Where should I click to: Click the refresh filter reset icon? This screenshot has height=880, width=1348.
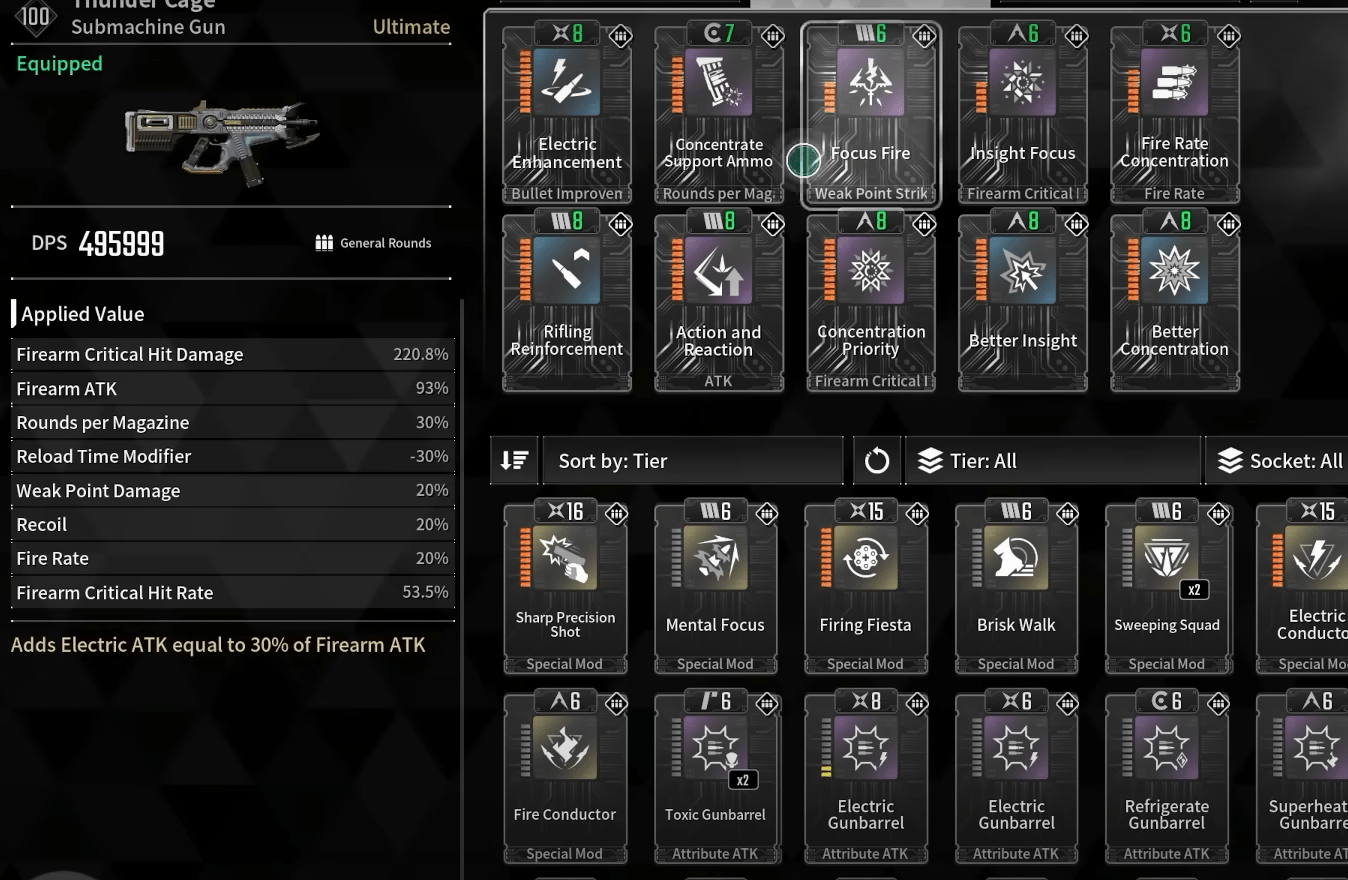coord(876,460)
